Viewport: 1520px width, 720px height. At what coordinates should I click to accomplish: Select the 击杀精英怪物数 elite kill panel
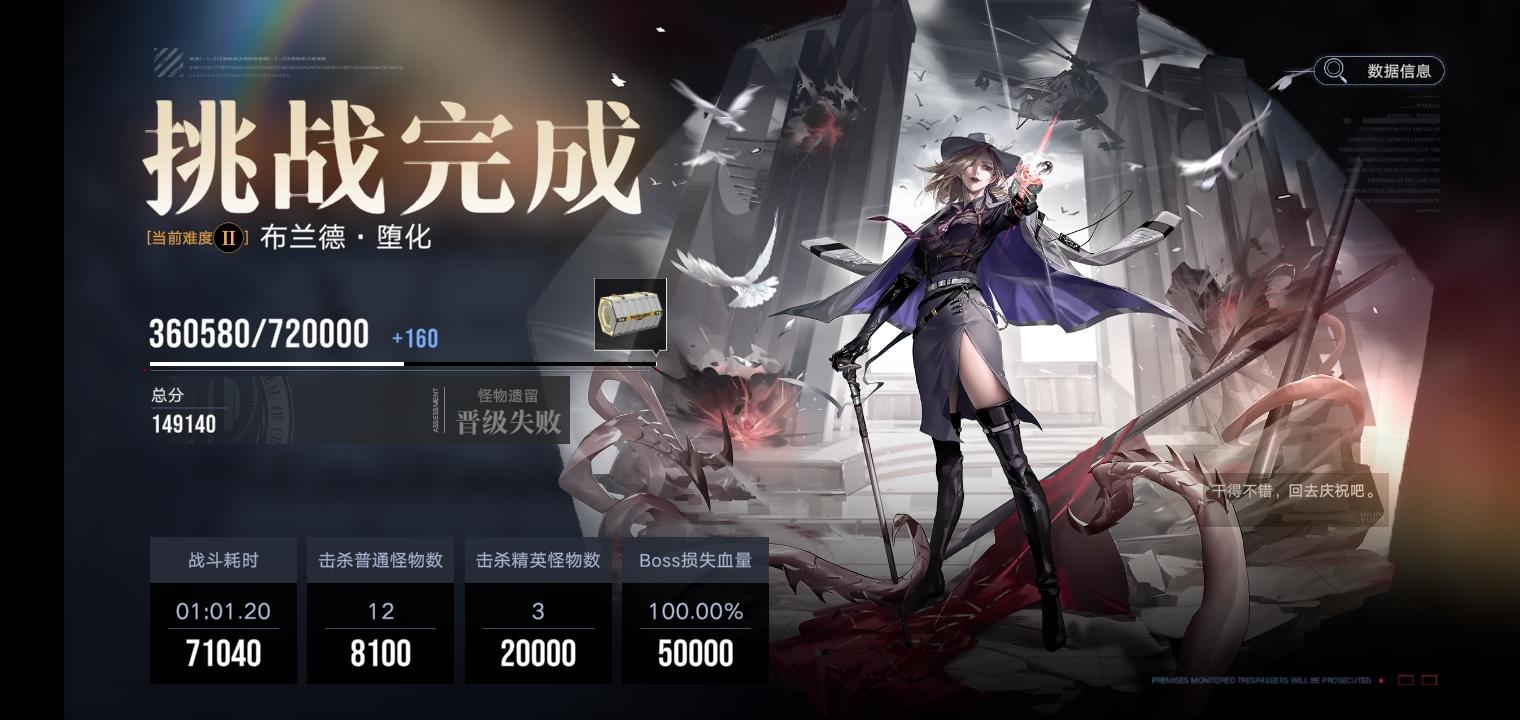[538, 610]
